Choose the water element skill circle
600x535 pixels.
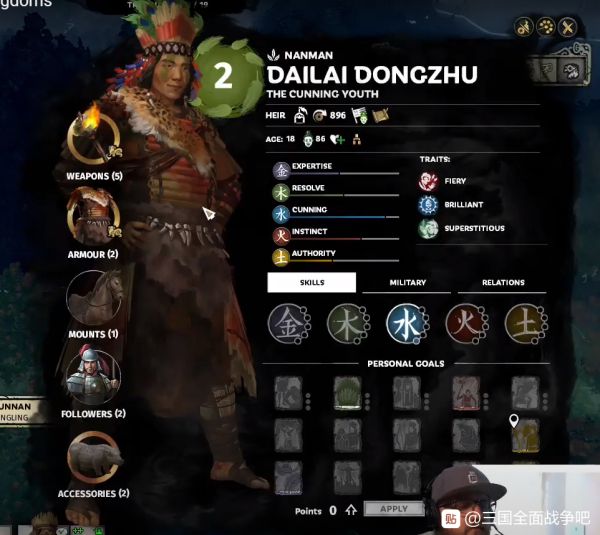click(x=406, y=324)
